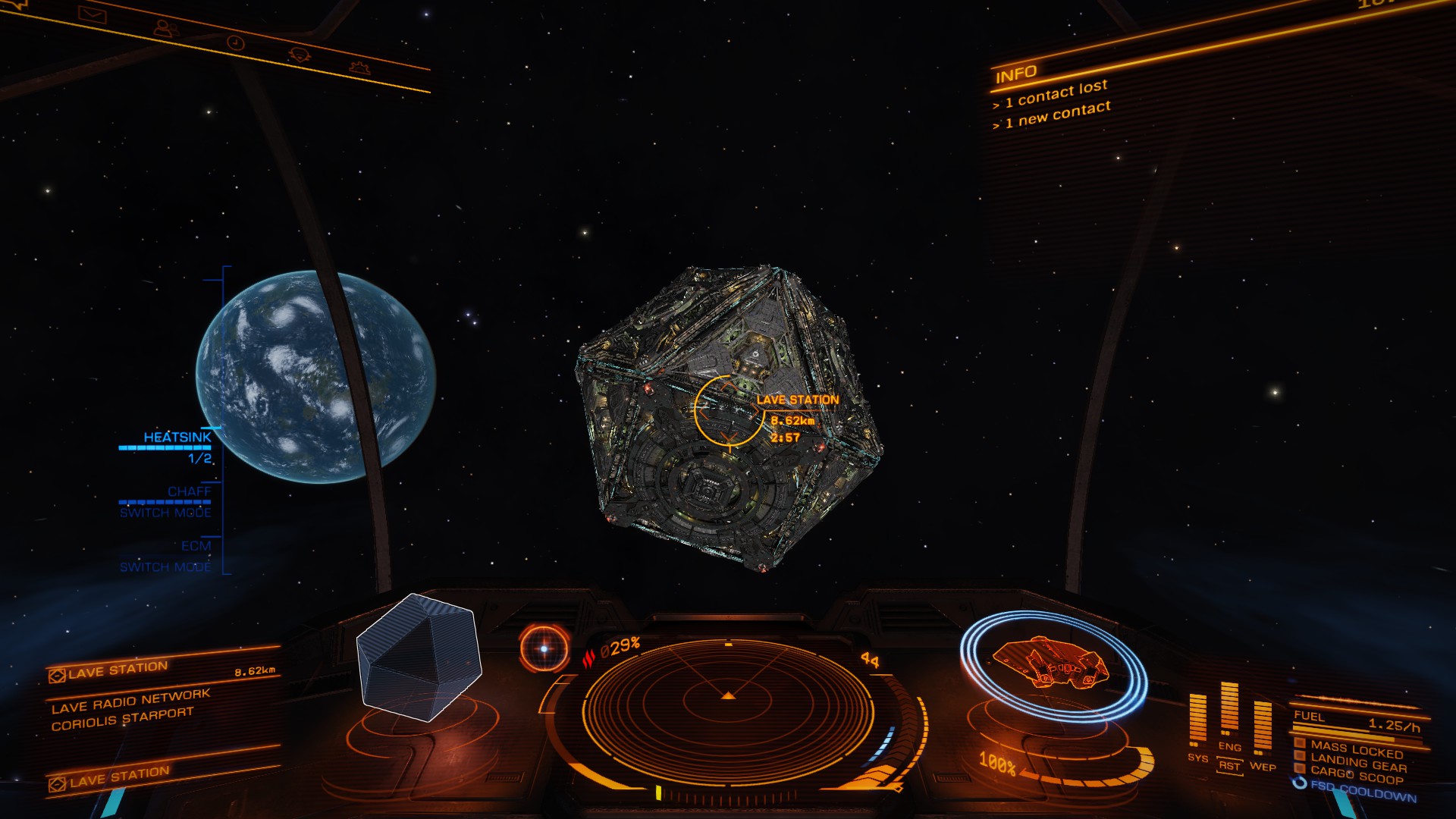Open the comms settings gear icon
This screenshot has height=819, width=1456.
tap(359, 67)
